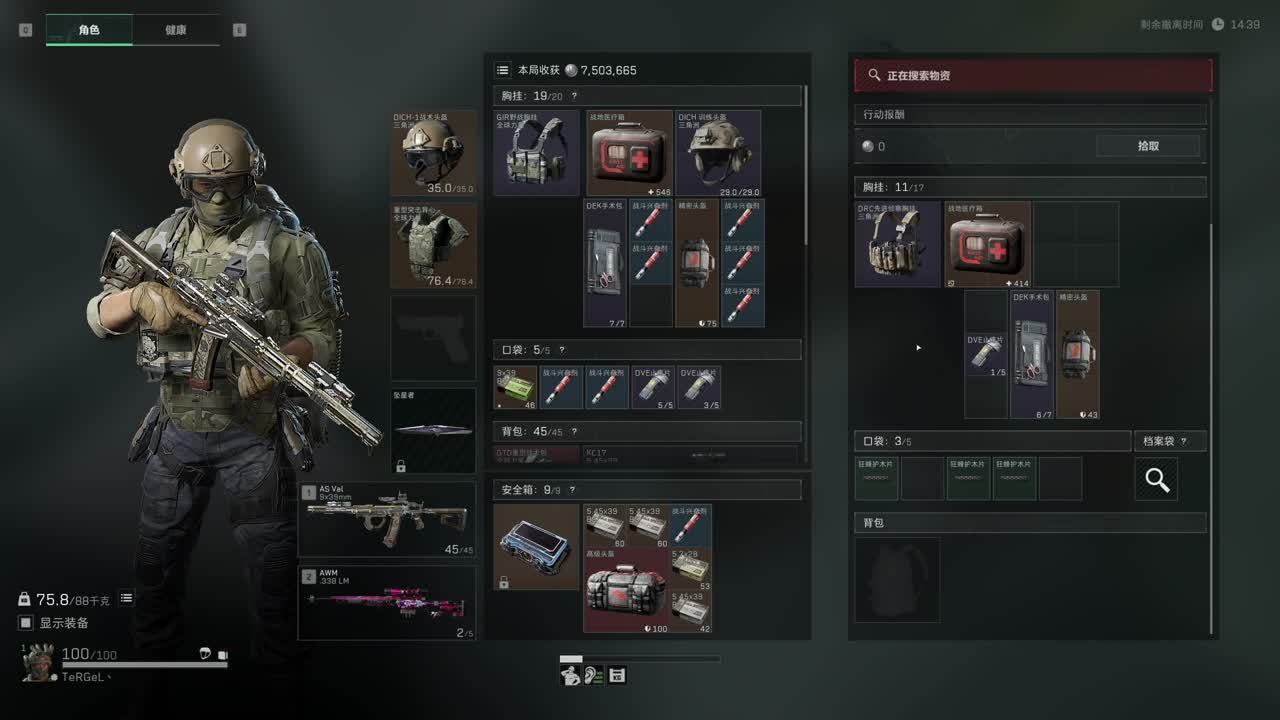Select the equipped heavy body armor slot
The image size is (1280, 720).
coord(433,246)
